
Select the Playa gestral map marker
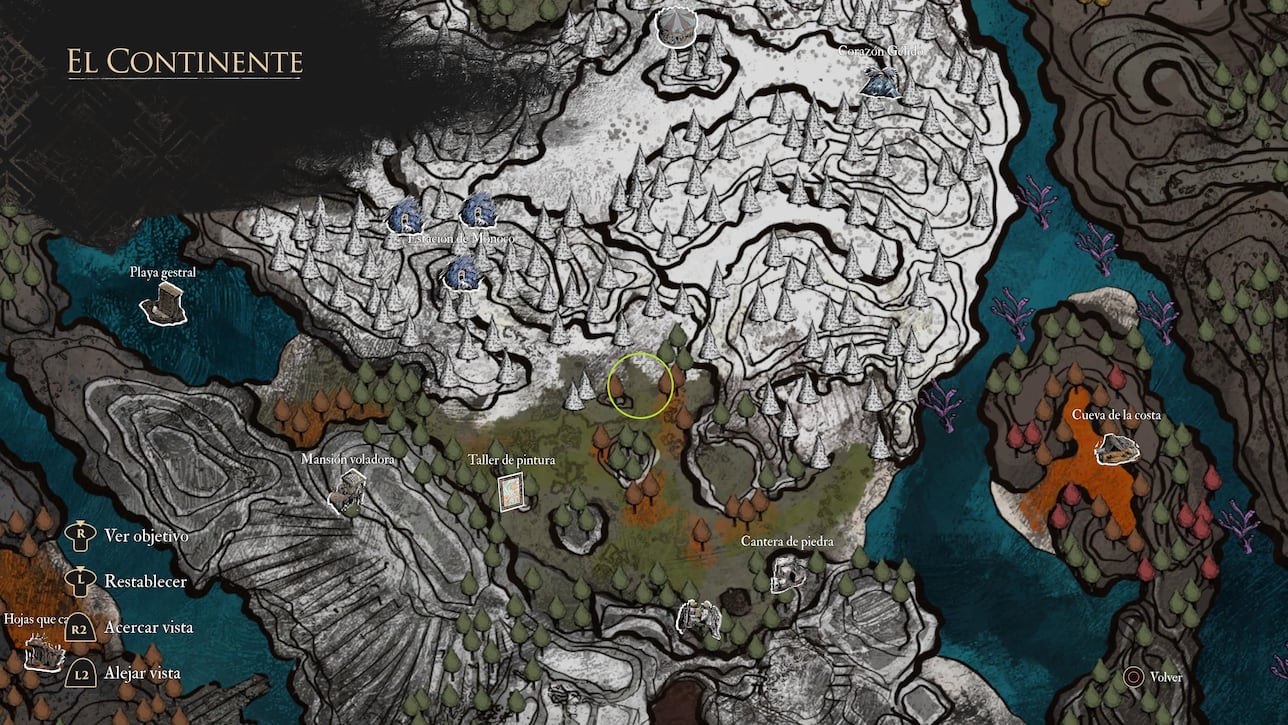(x=163, y=303)
